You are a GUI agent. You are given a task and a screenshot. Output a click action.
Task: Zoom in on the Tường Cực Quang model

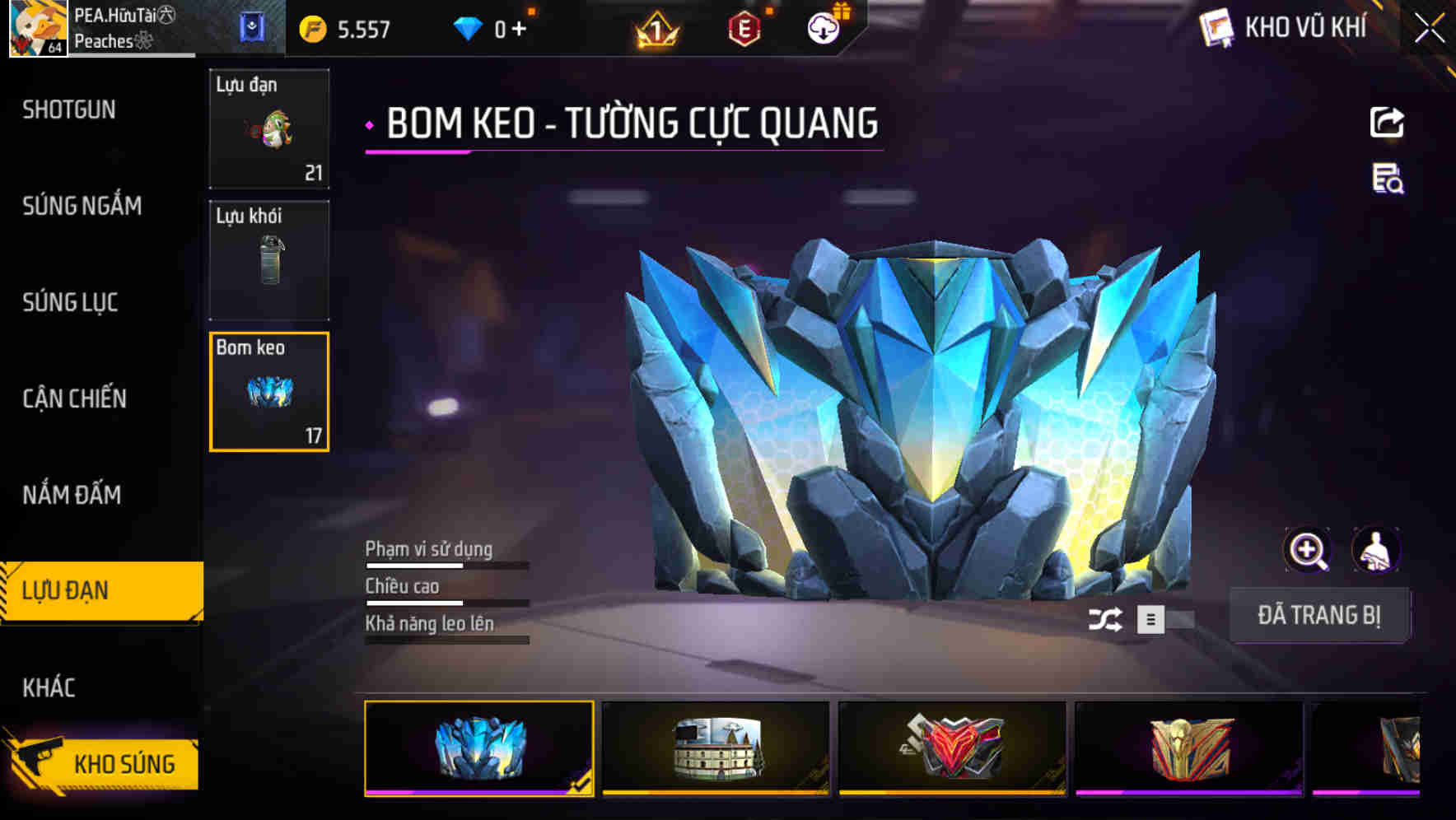point(1308,549)
